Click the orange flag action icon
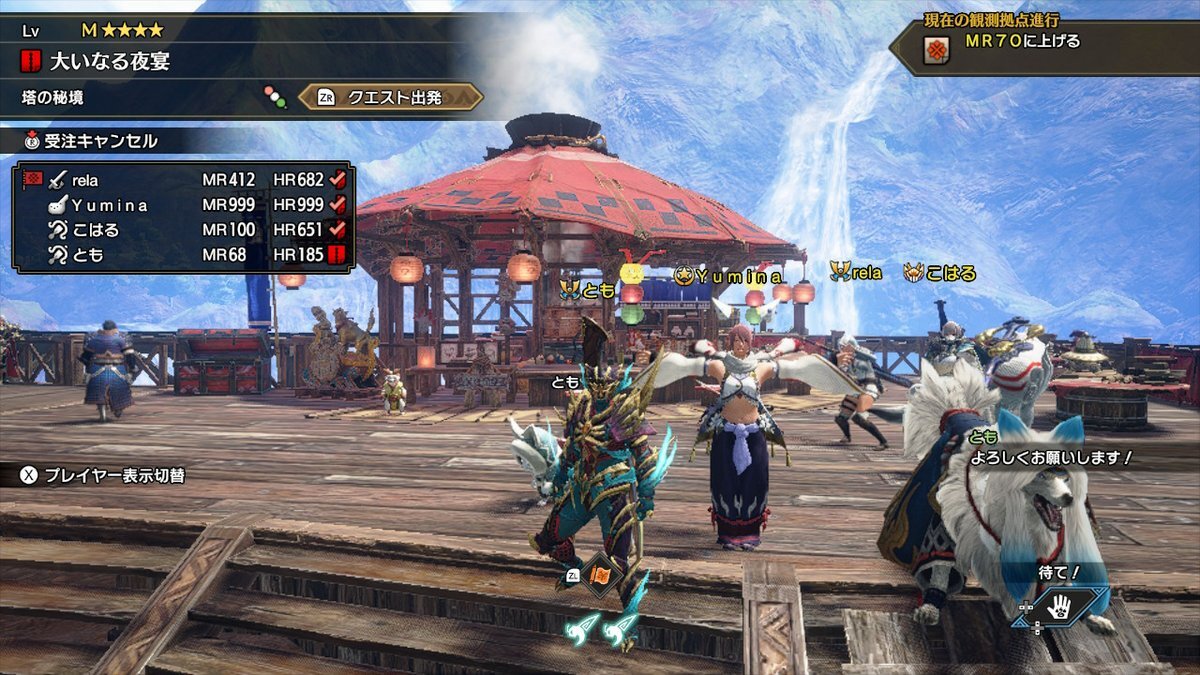 (x=601, y=575)
